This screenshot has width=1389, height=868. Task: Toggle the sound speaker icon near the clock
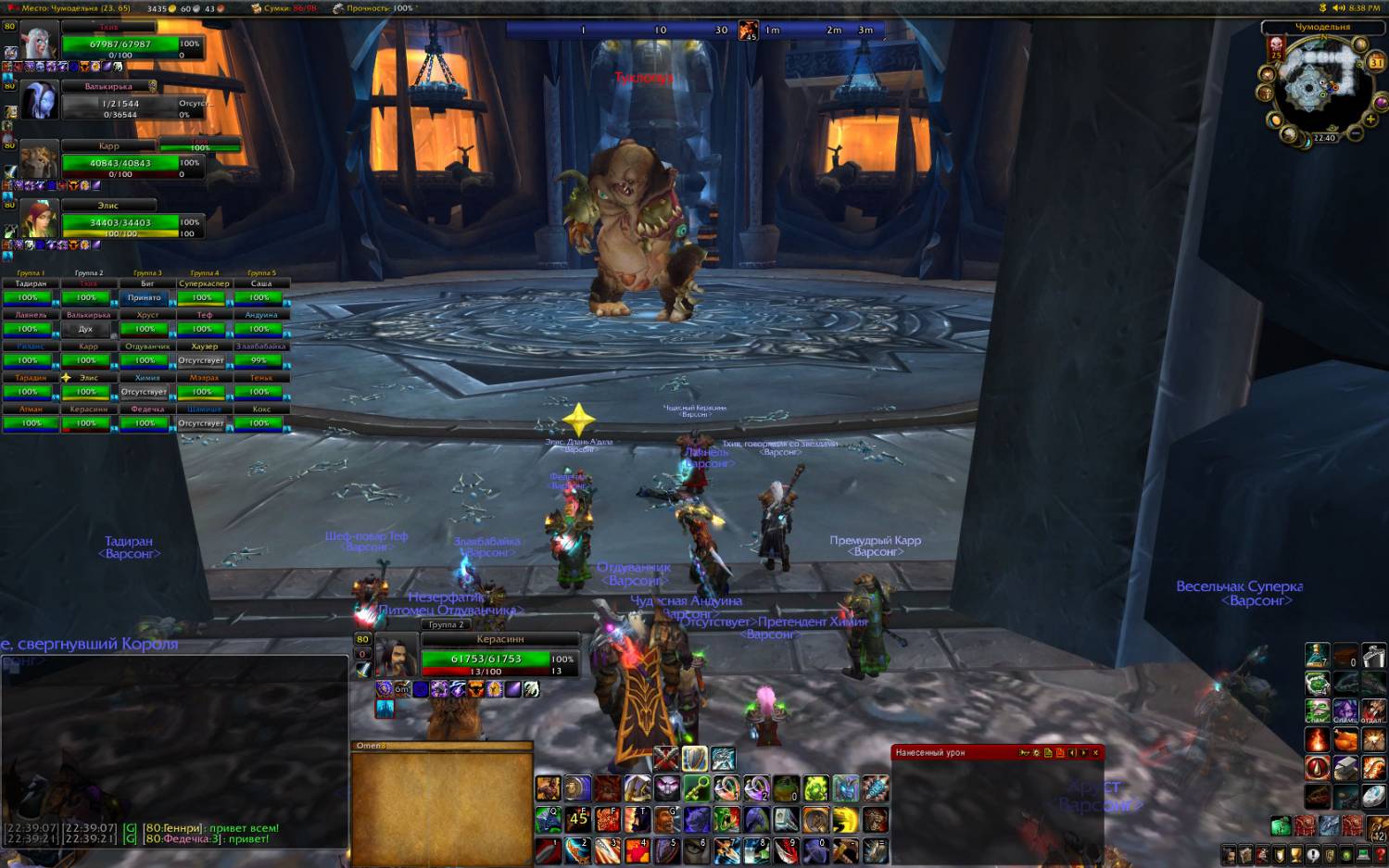[1338, 7]
